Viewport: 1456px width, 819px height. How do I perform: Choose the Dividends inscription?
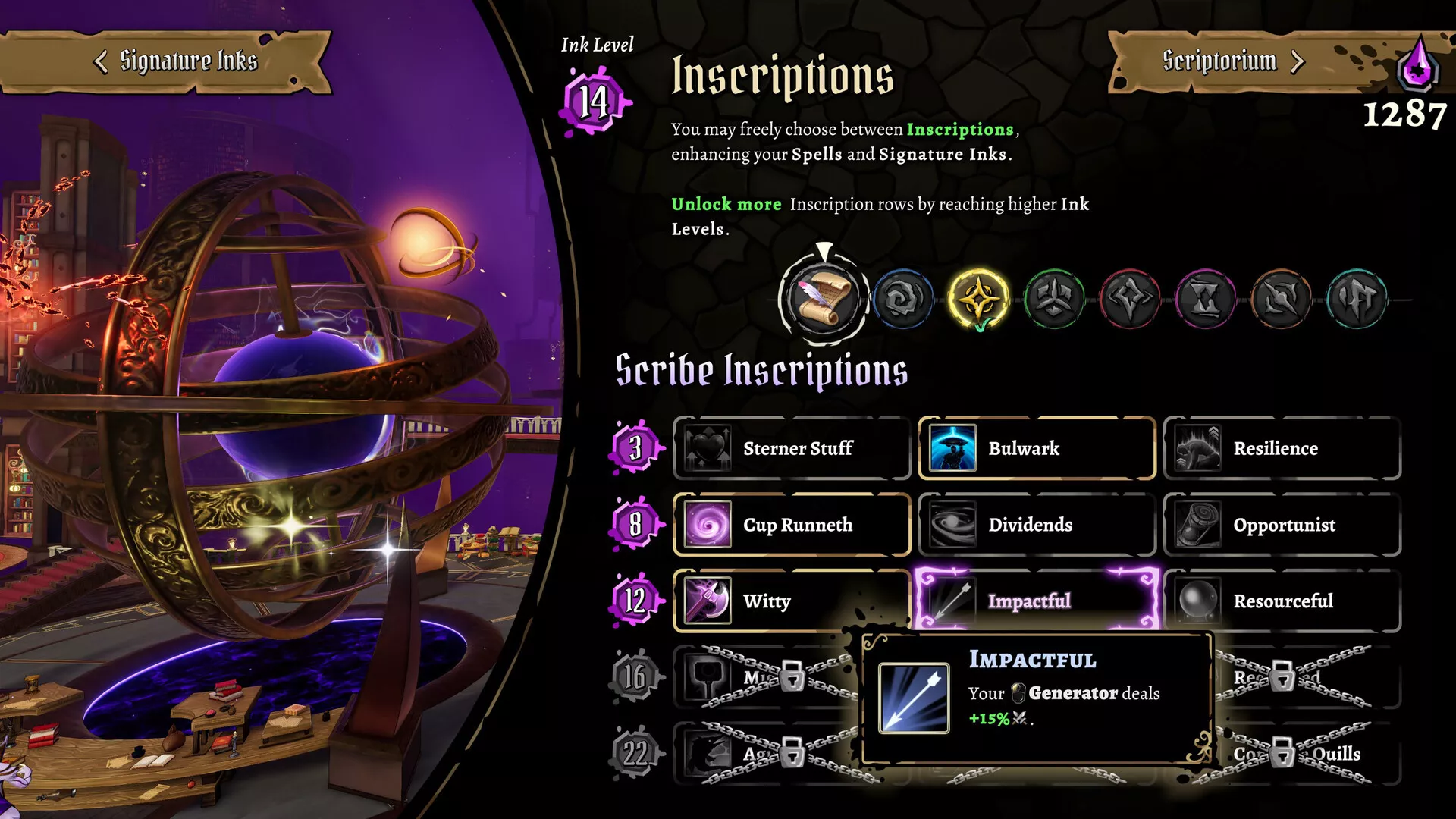tap(1037, 525)
